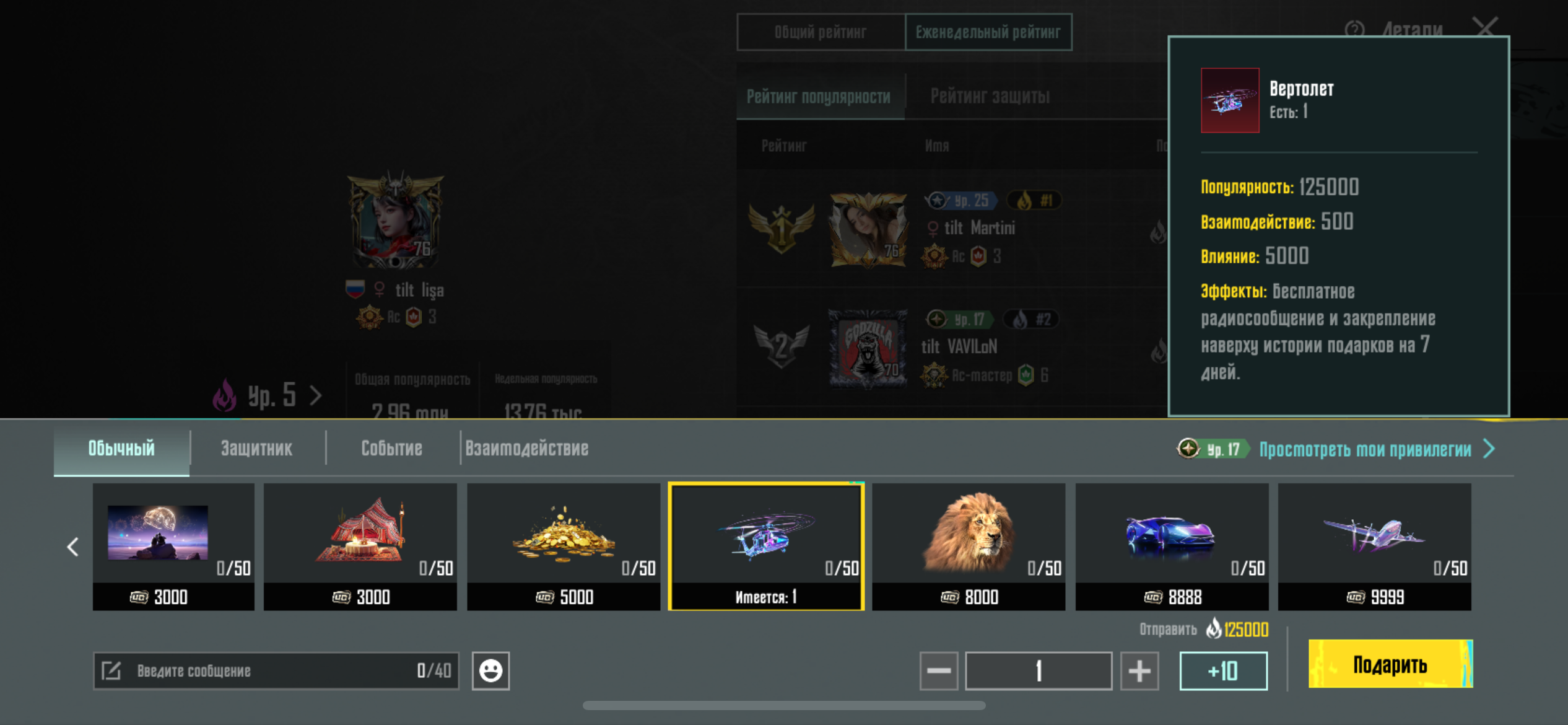Switch to the Взаимодействие gift category

click(x=528, y=448)
